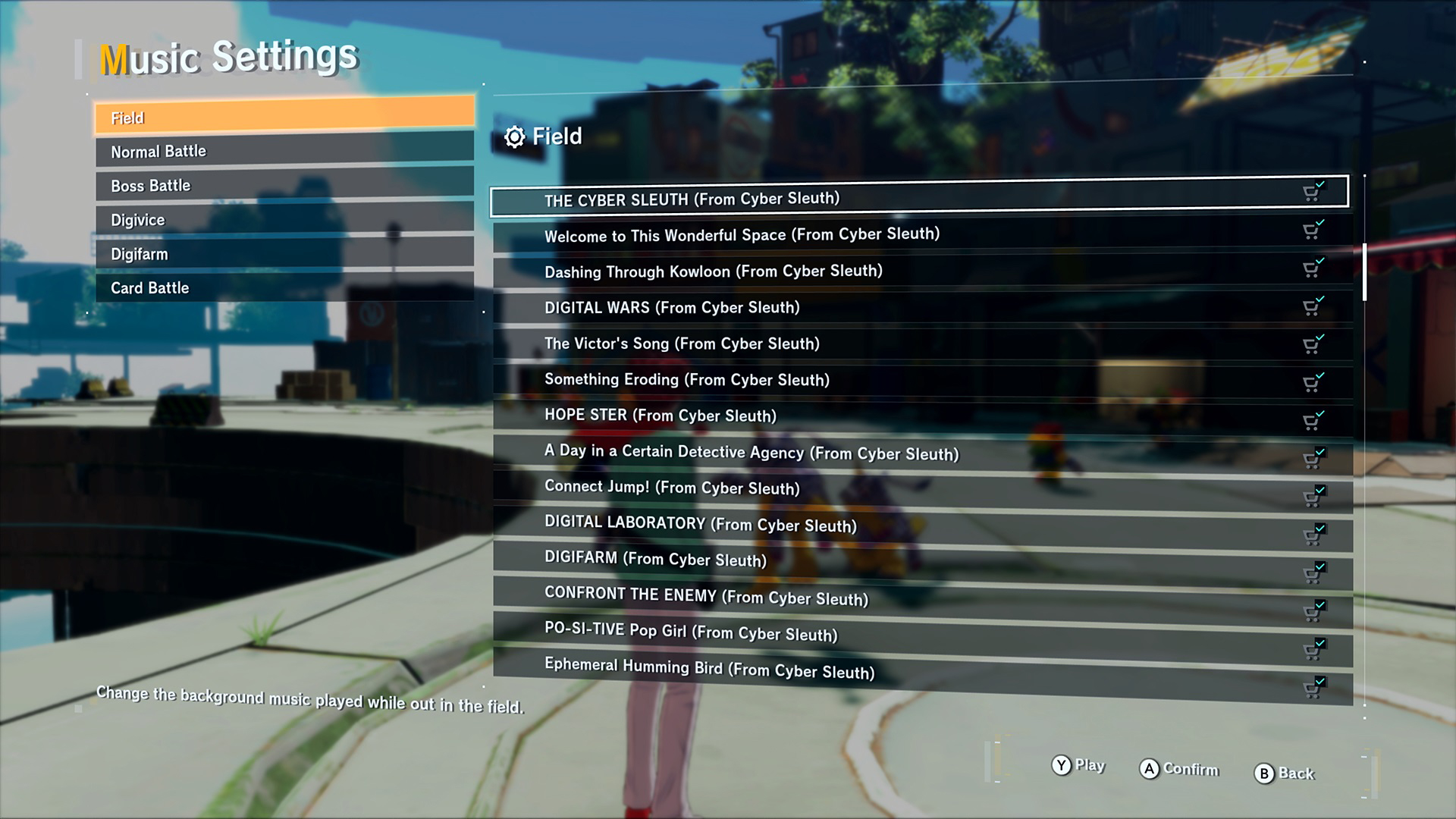The width and height of the screenshot is (1456, 819).
Task: Open the gear icon beside the Field header
Action: coord(516,137)
